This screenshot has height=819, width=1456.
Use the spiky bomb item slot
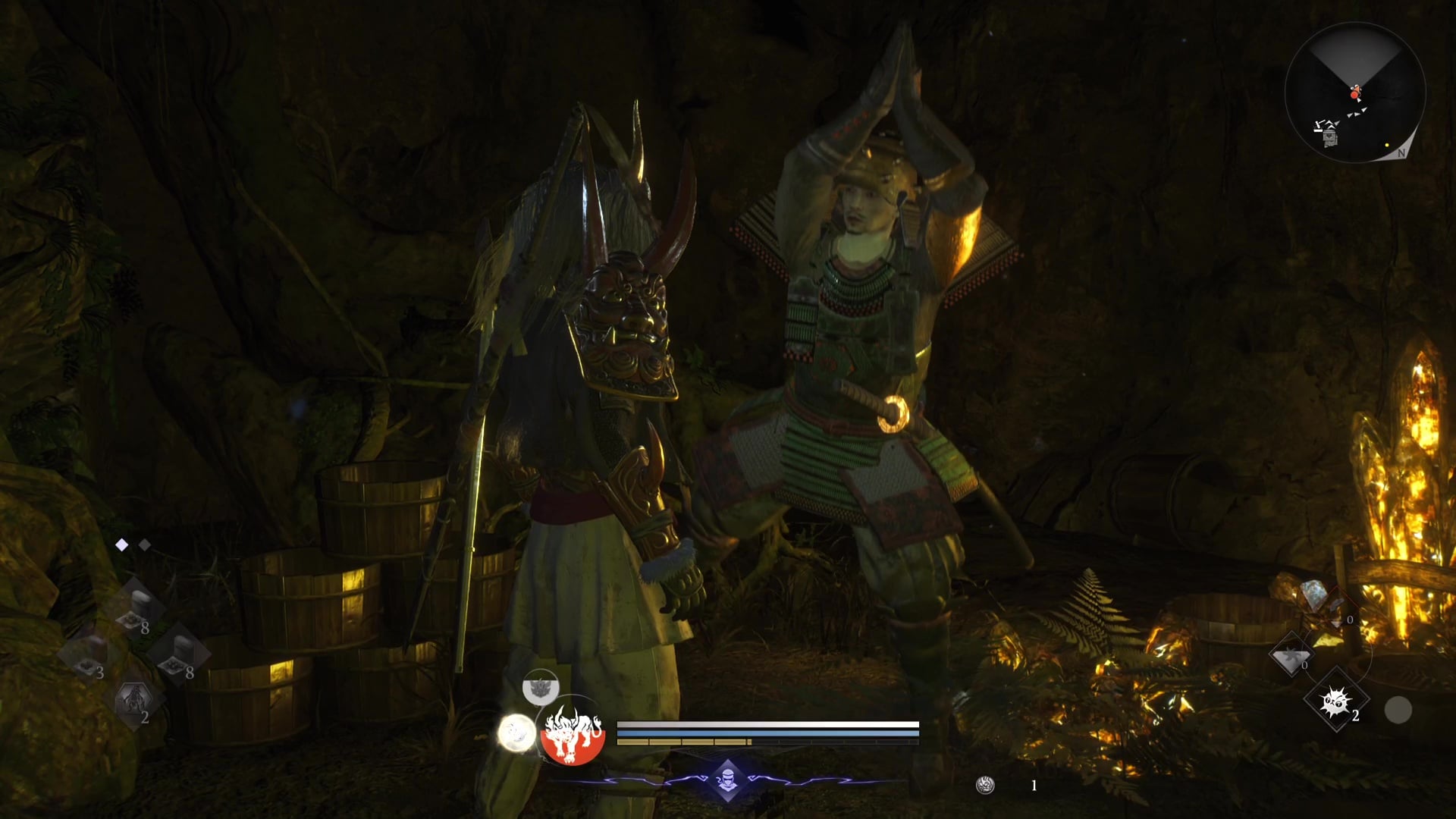pyautogui.click(x=1335, y=701)
